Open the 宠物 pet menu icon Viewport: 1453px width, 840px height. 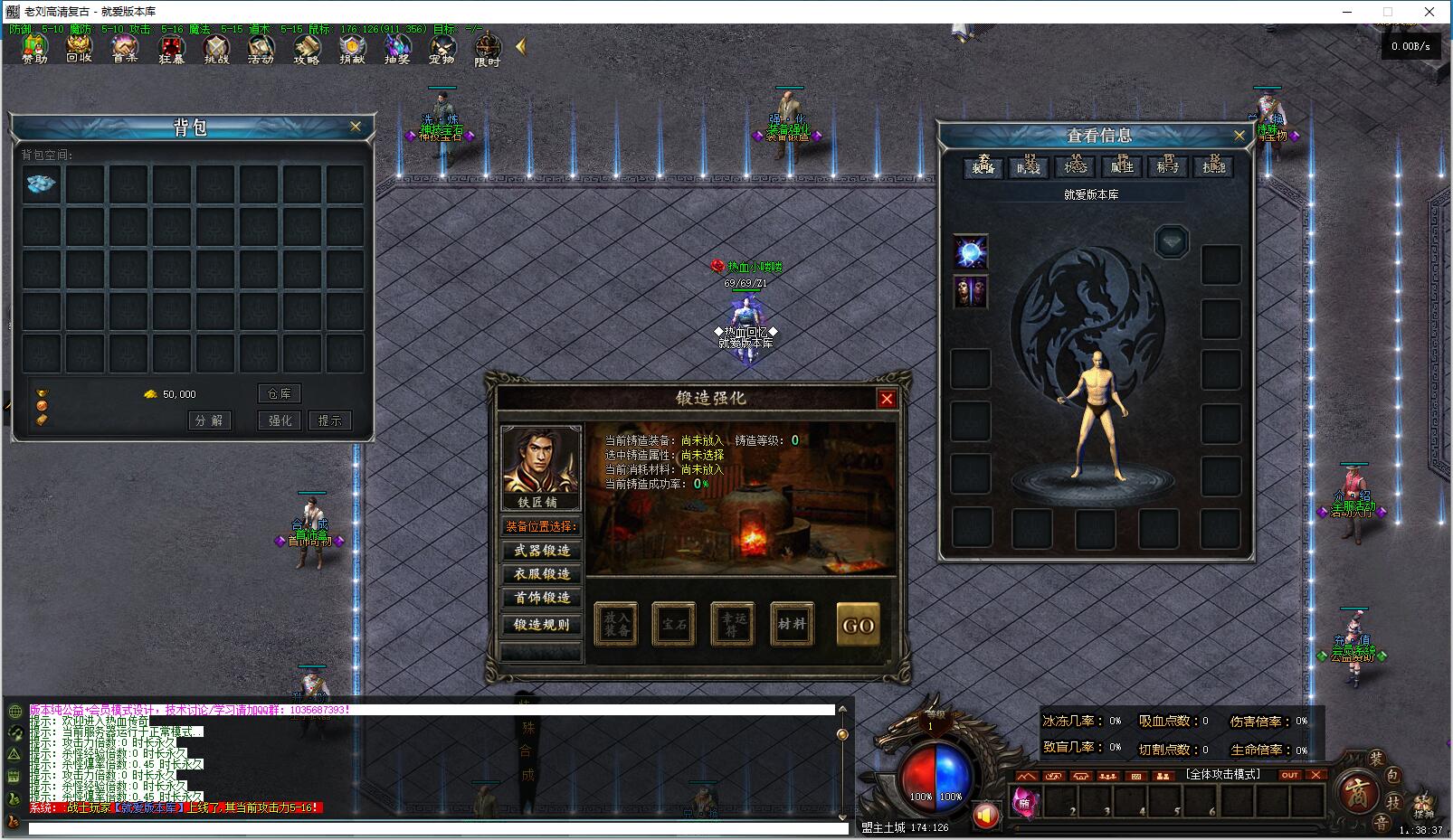[x=442, y=49]
